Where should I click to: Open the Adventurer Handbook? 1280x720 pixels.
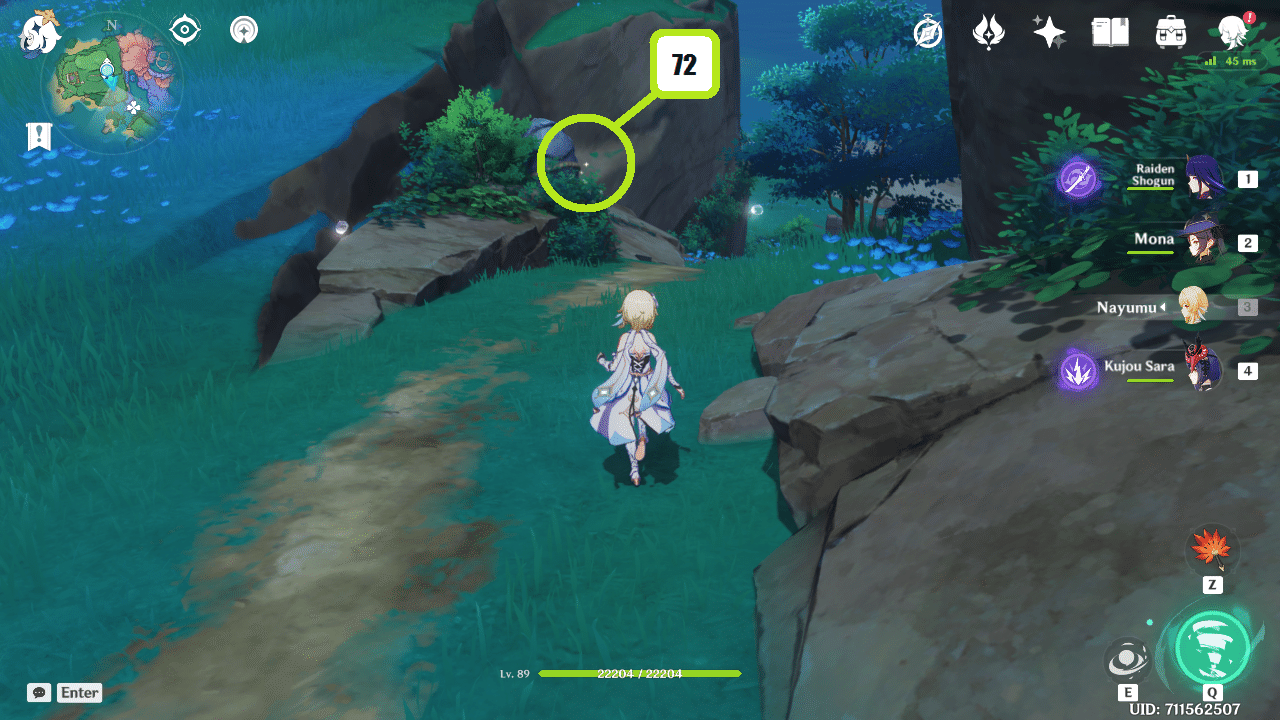1110,31
